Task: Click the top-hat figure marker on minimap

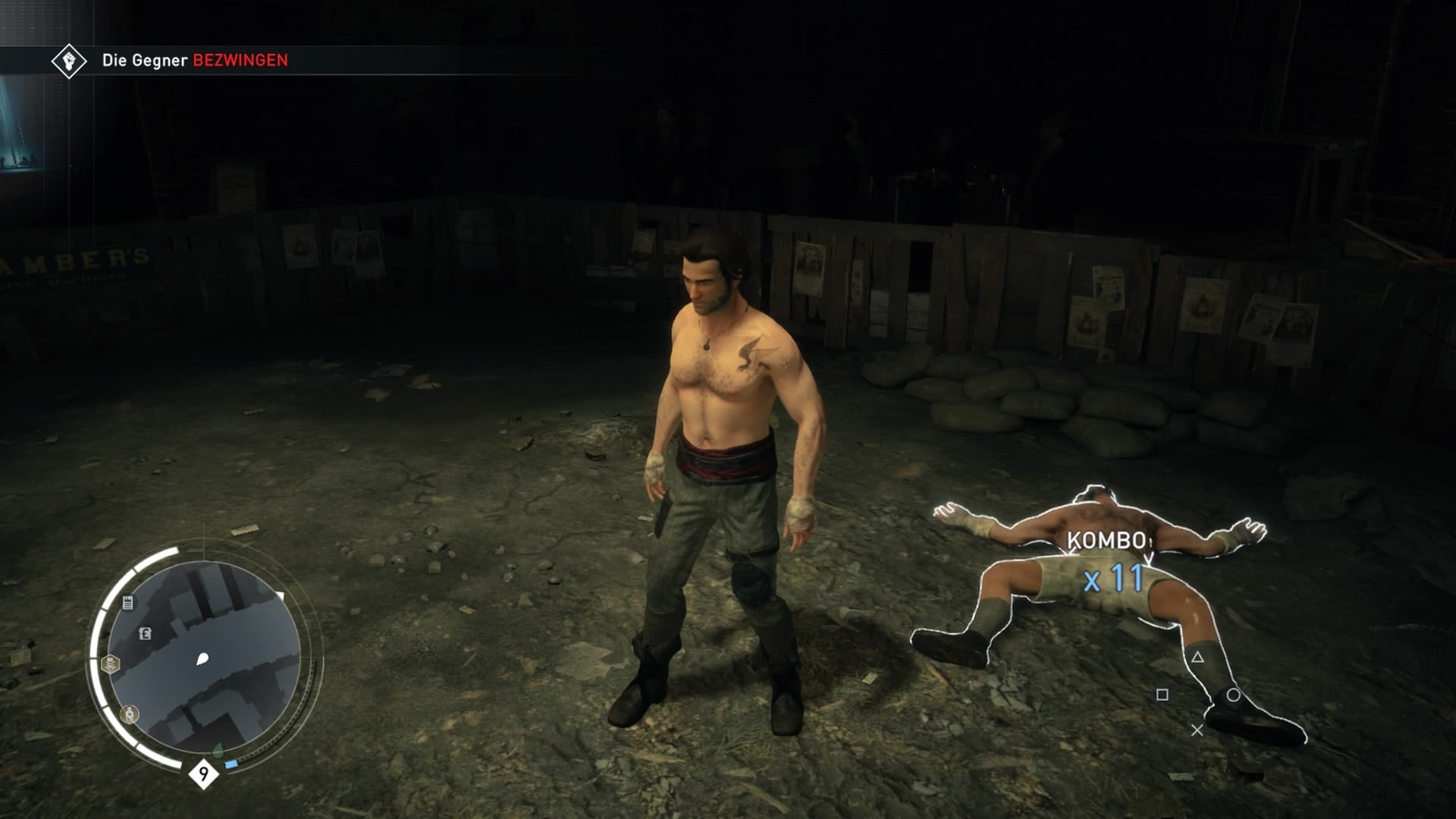Action: (111, 666)
